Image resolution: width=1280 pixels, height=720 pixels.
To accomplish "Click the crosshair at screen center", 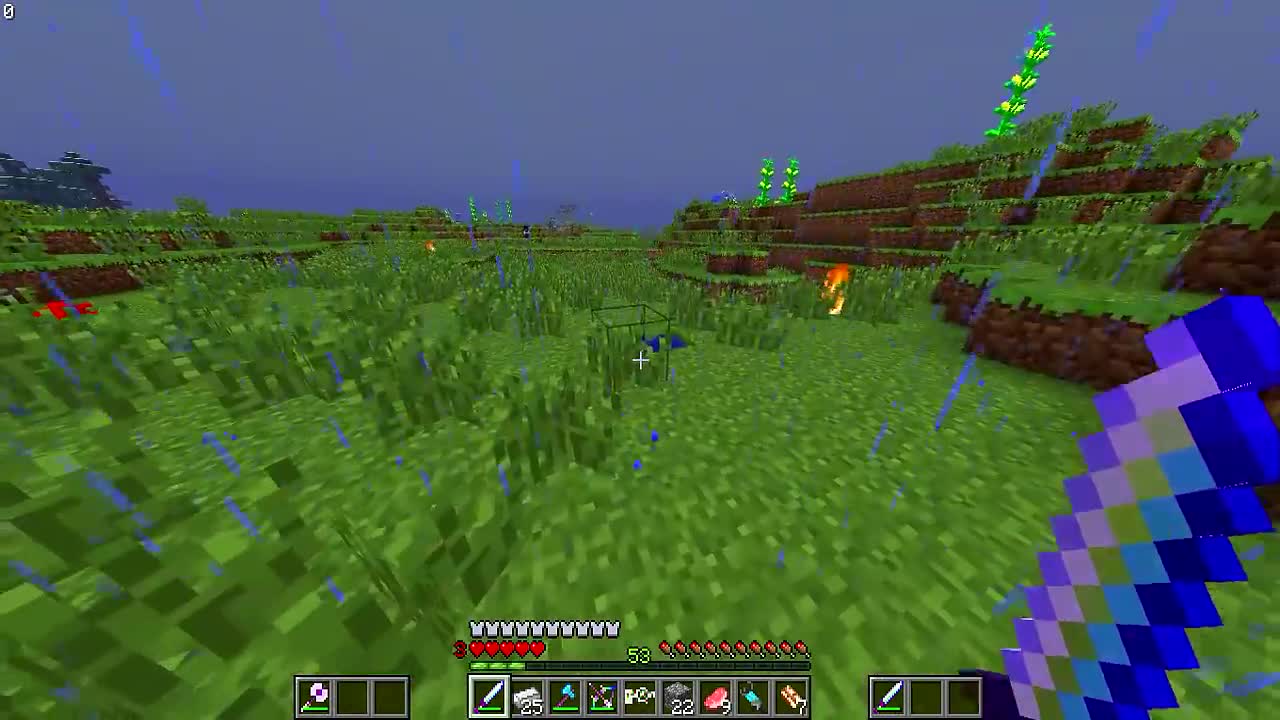I will point(640,360).
